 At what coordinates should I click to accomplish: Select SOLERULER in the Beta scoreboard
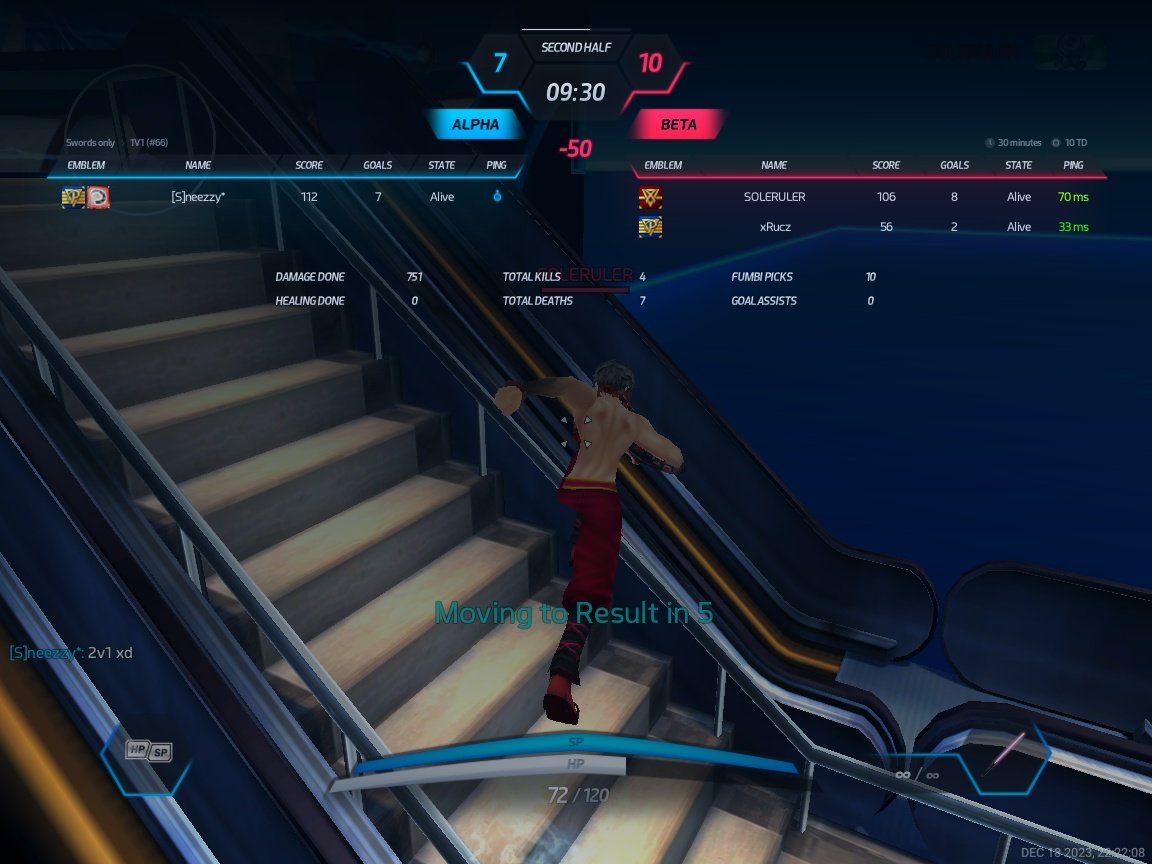pos(774,197)
